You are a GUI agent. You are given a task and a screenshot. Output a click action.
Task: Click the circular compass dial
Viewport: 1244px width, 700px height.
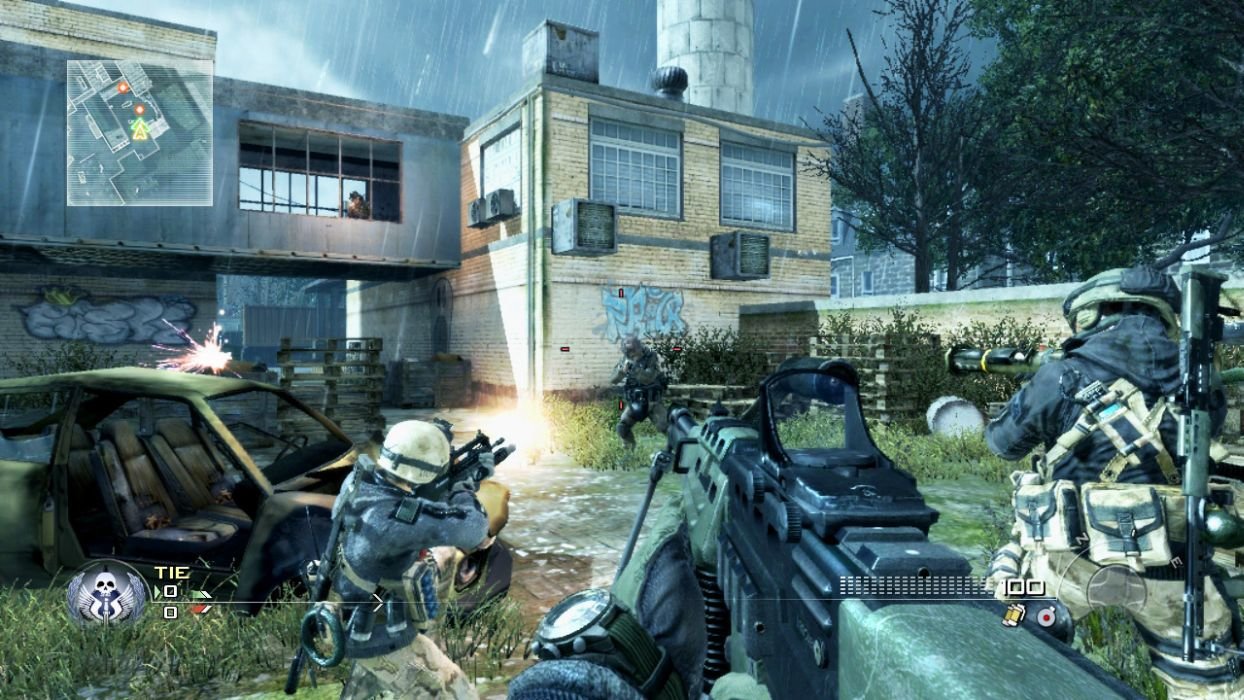[x=1117, y=586]
